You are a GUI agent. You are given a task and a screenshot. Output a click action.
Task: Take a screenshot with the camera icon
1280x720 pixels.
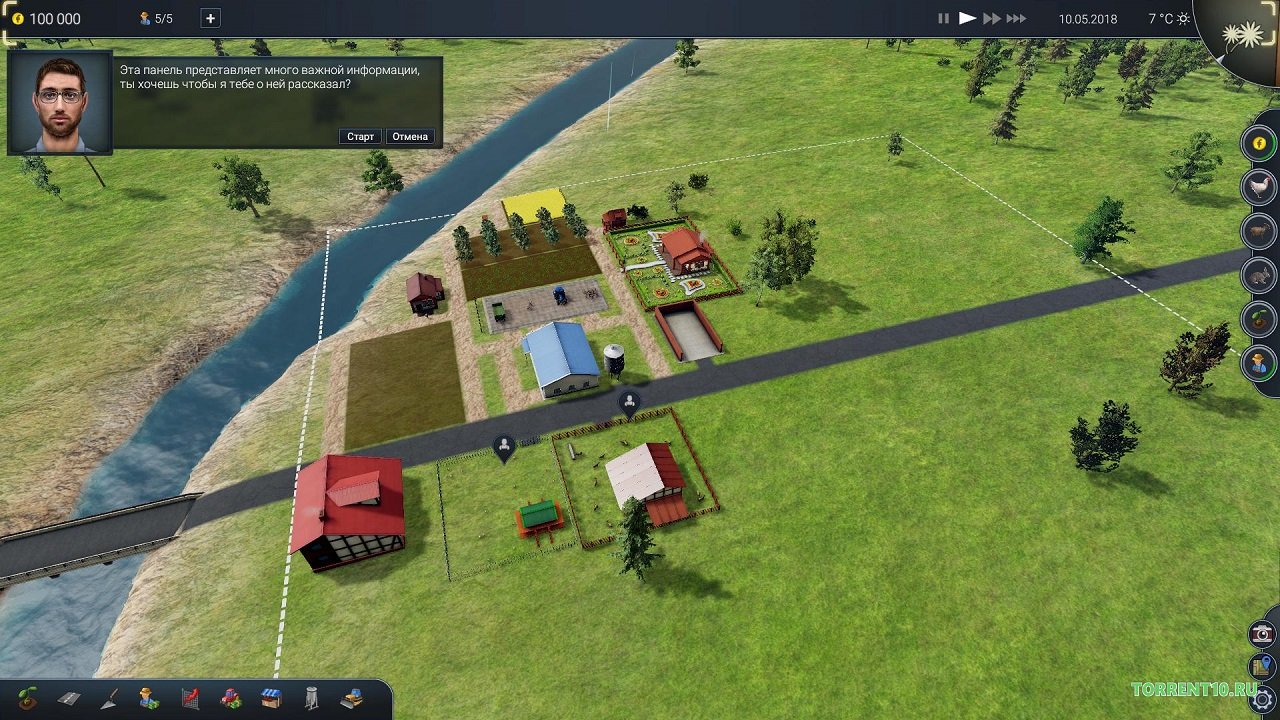tap(1262, 634)
